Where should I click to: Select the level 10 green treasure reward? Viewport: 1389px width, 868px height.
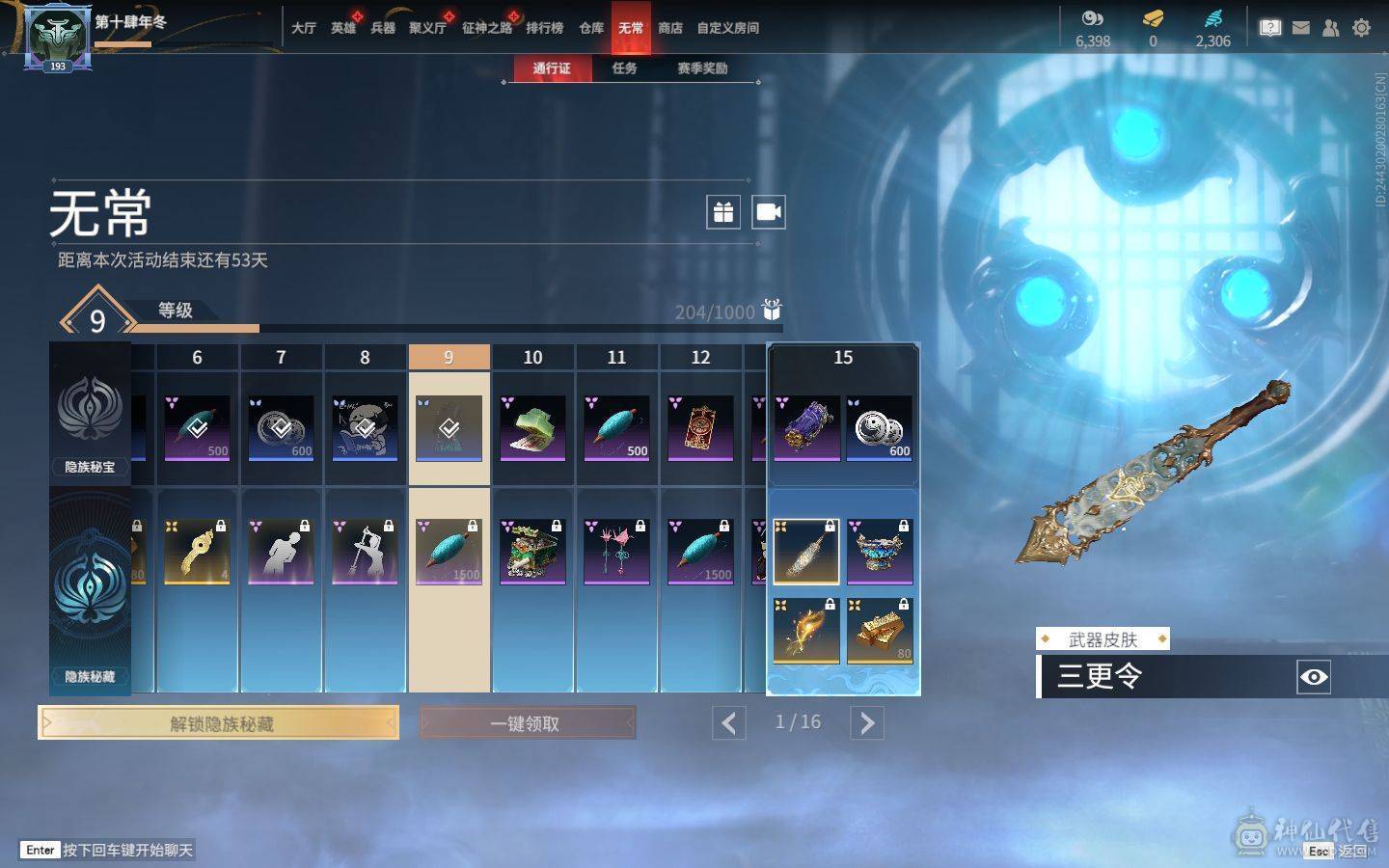click(532, 551)
